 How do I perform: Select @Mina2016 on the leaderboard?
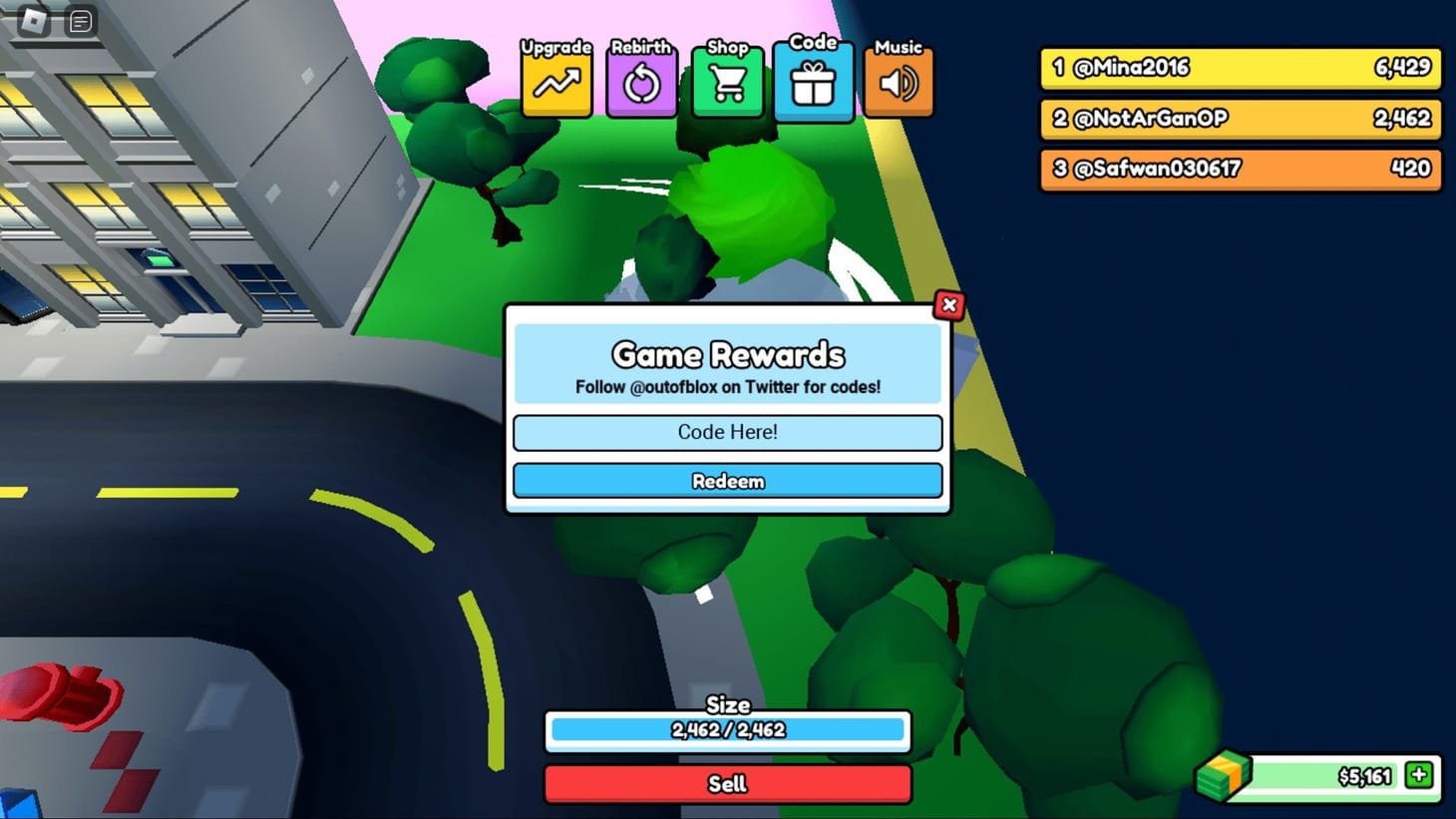click(x=1239, y=68)
